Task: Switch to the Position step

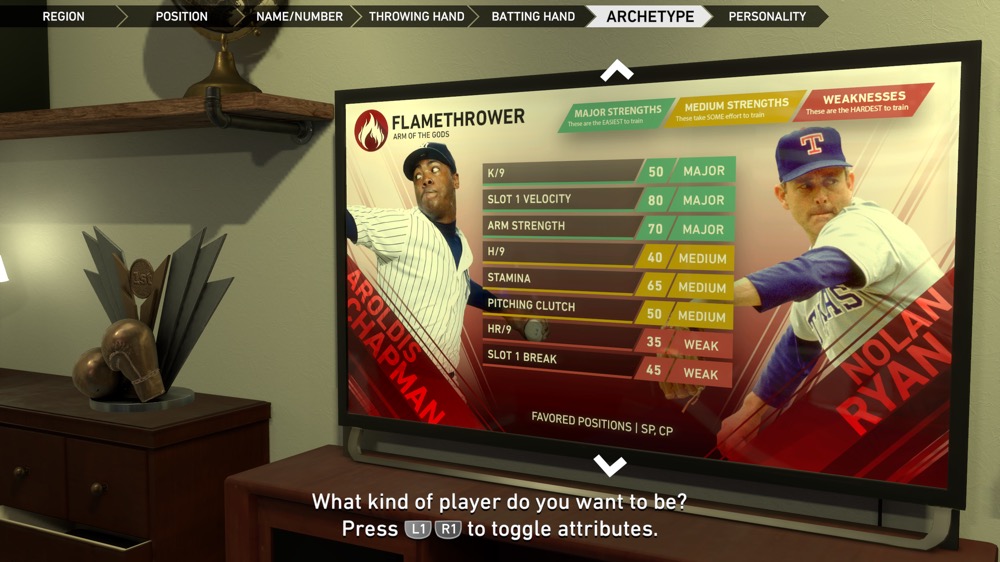Action: click(181, 16)
